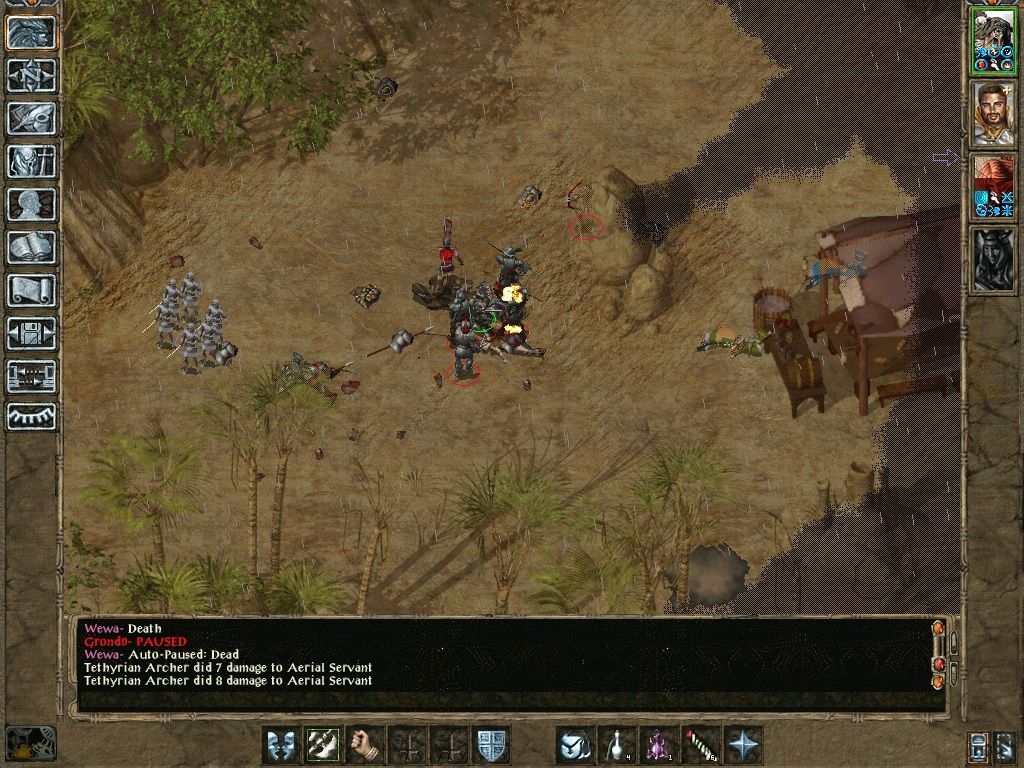Use the striped wand quick item
This screenshot has height=768, width=1024.
pos(700,745)
